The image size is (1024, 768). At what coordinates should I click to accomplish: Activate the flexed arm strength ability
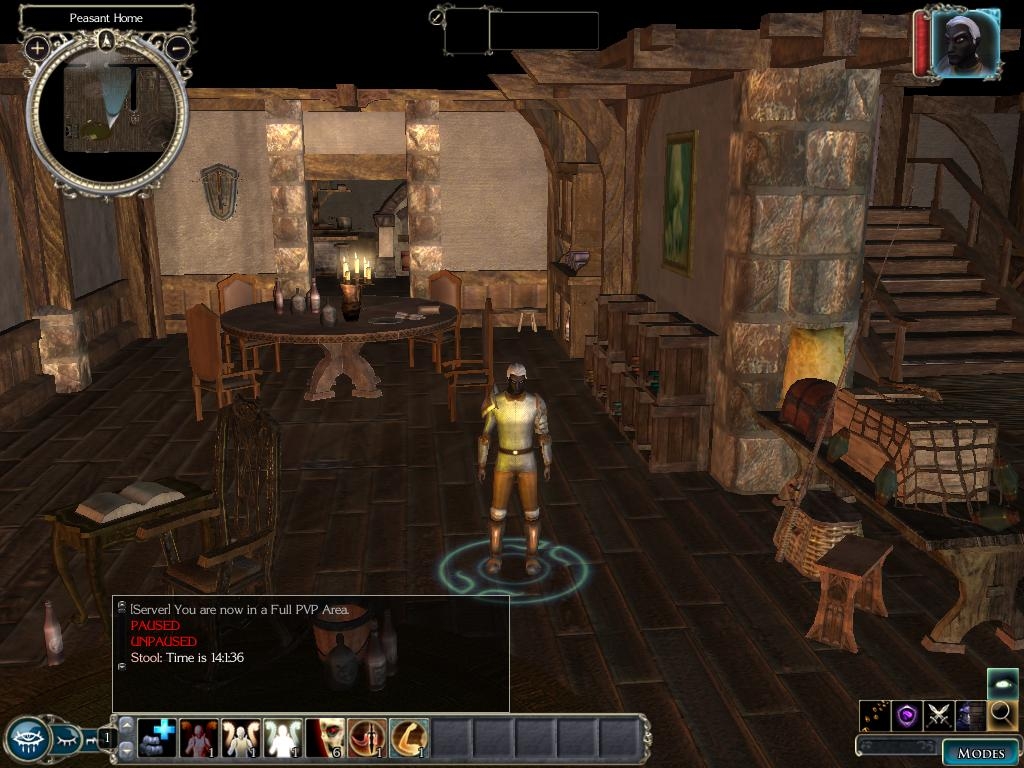[x=409, y=739]
